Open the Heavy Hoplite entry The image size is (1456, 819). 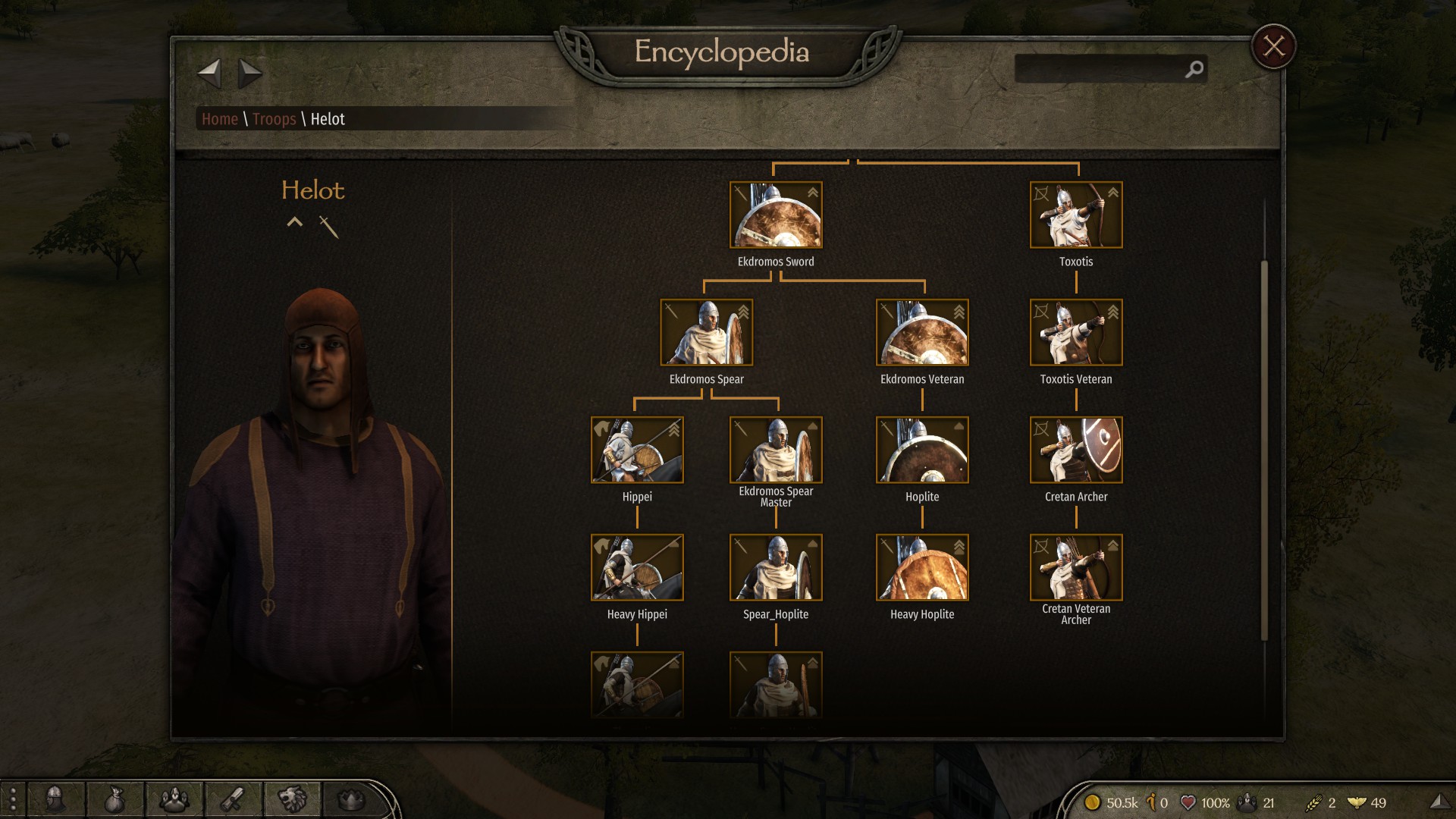coord(922,568)
